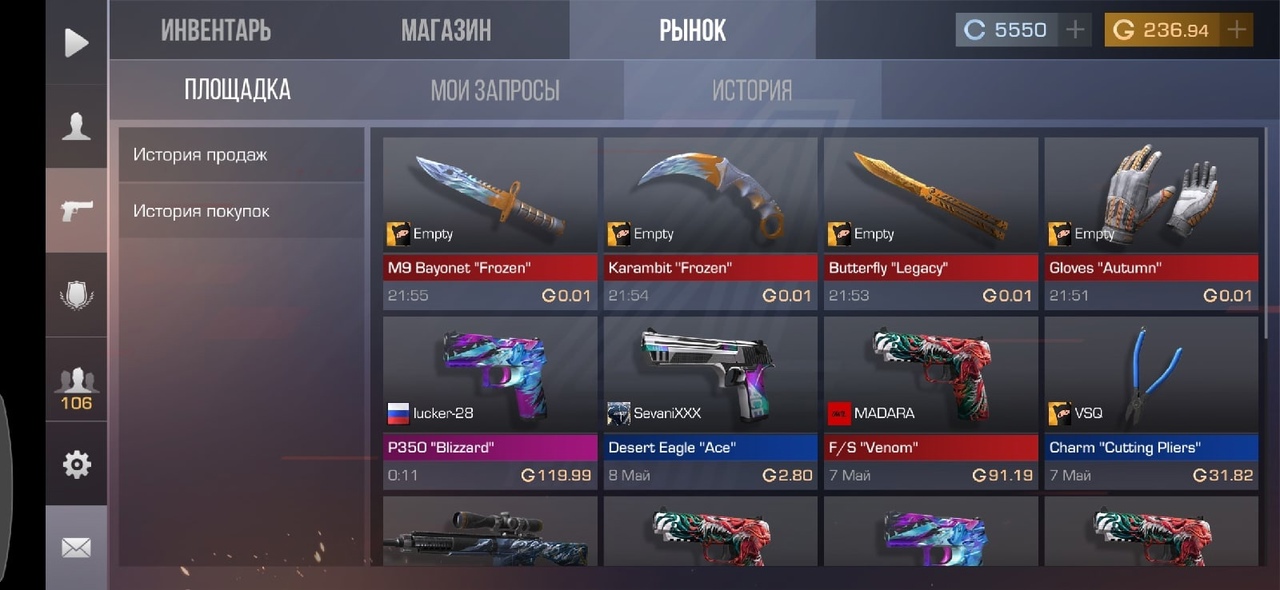Image resolution: width=1280 pixels, height=590 pixels.
Task: Click the play arrow button in sidebar
Action: pos(76,42)
